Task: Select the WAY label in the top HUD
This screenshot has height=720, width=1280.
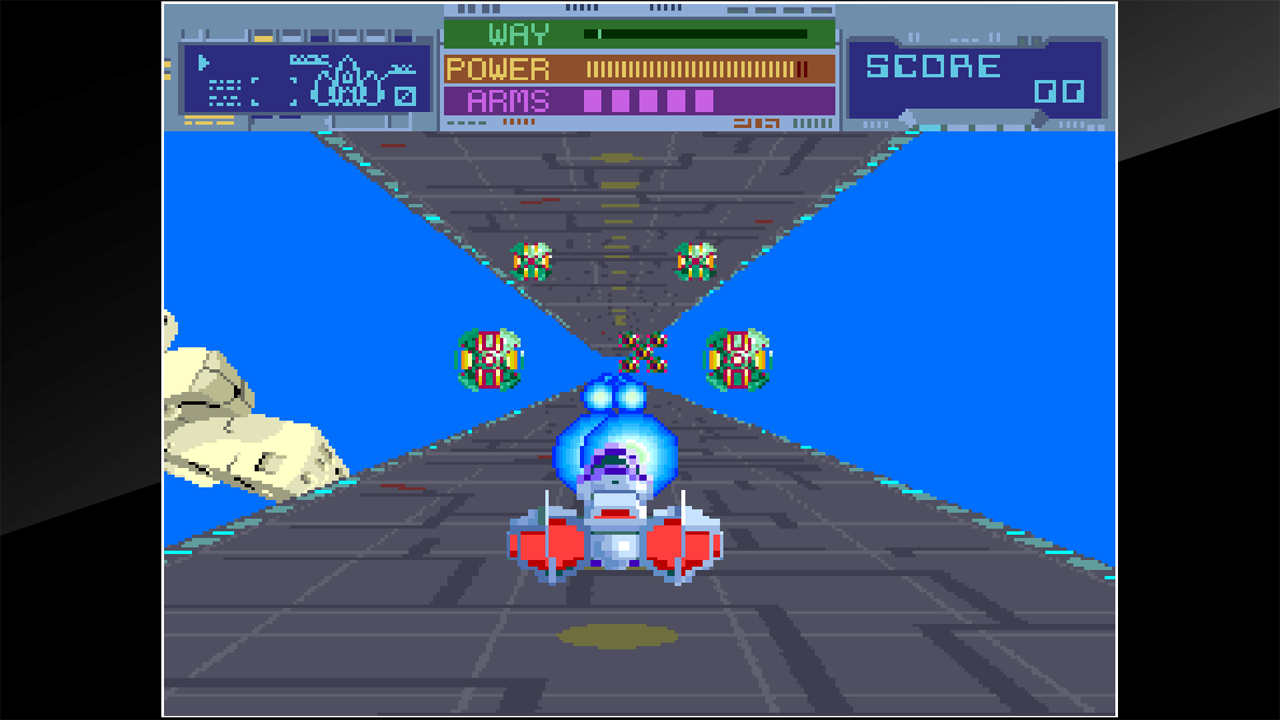Action: pyautogui.click(x=518, y=33)
